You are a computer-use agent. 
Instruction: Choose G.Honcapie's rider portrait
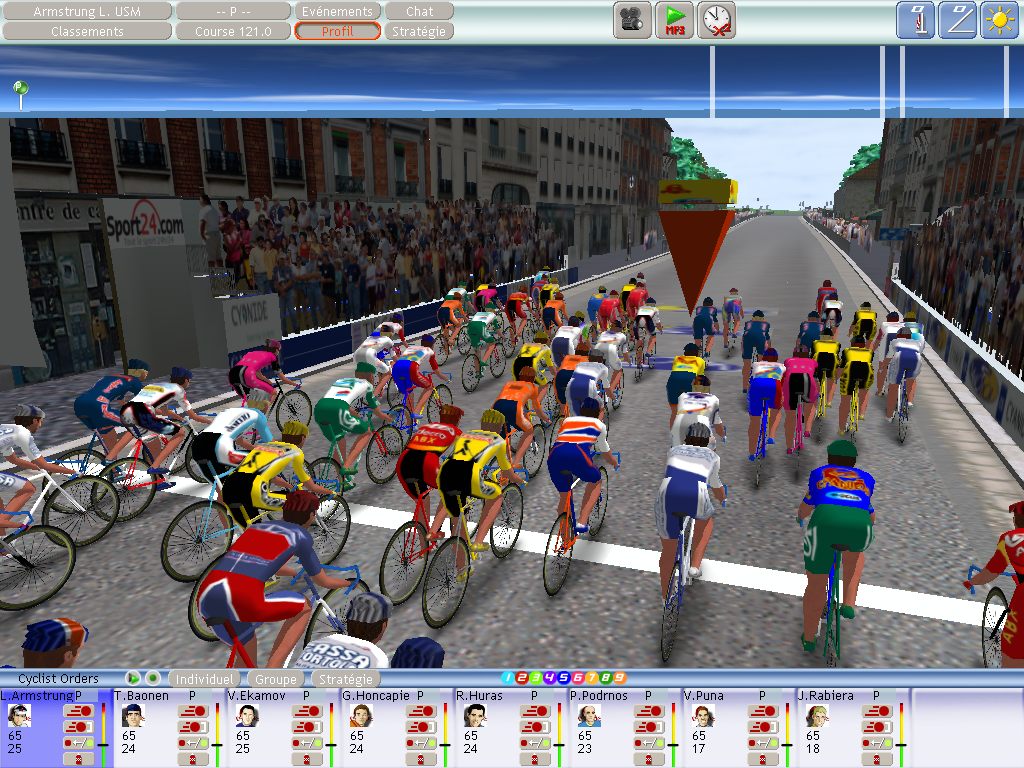pyautogui.click(x=360, y=715)
